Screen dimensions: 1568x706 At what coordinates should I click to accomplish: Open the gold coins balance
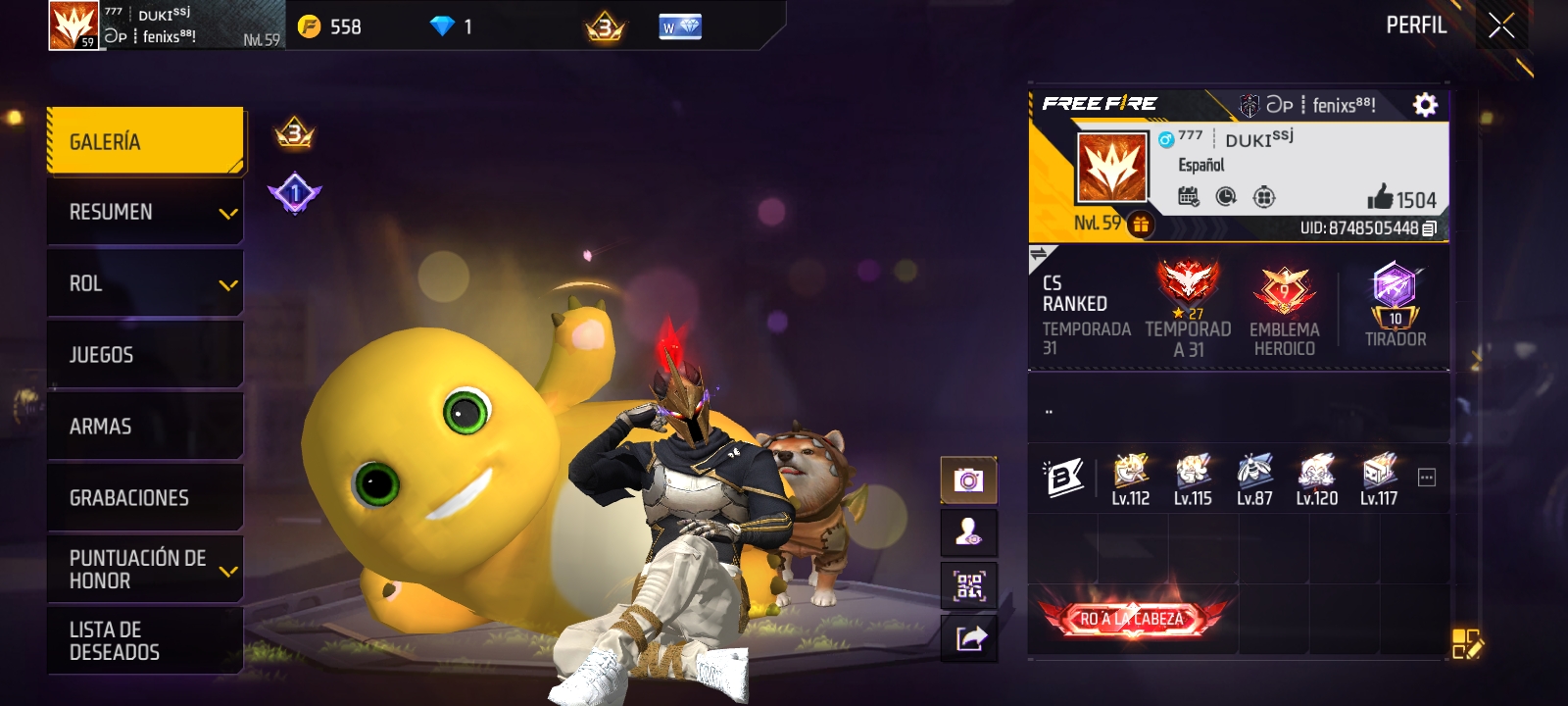[x=330, y=26]
